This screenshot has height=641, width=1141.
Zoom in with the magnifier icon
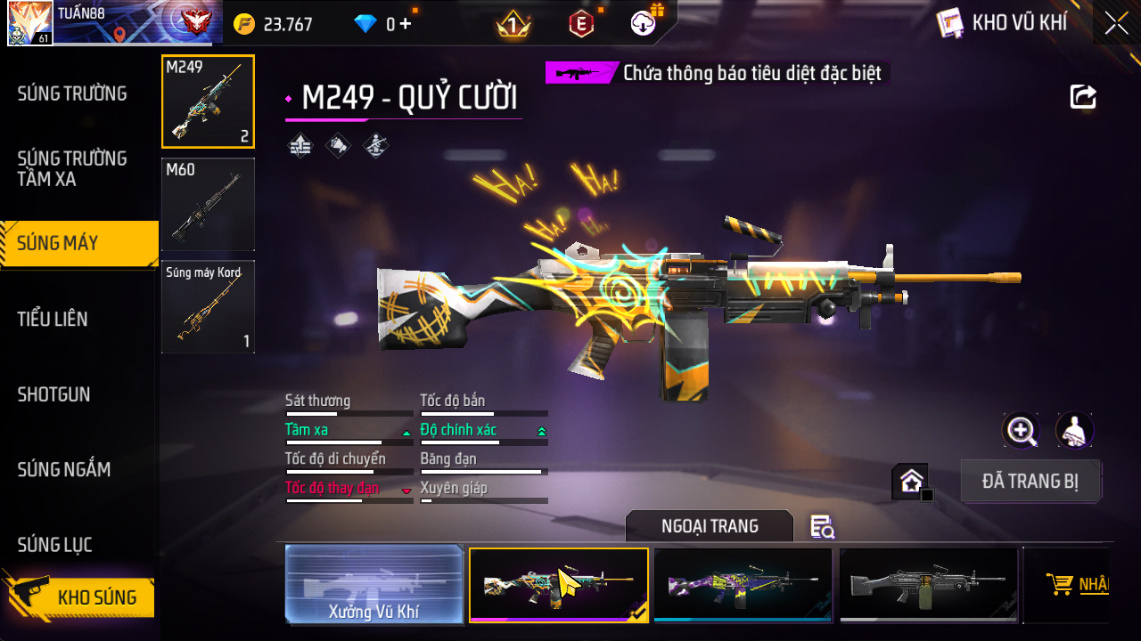1021,431
